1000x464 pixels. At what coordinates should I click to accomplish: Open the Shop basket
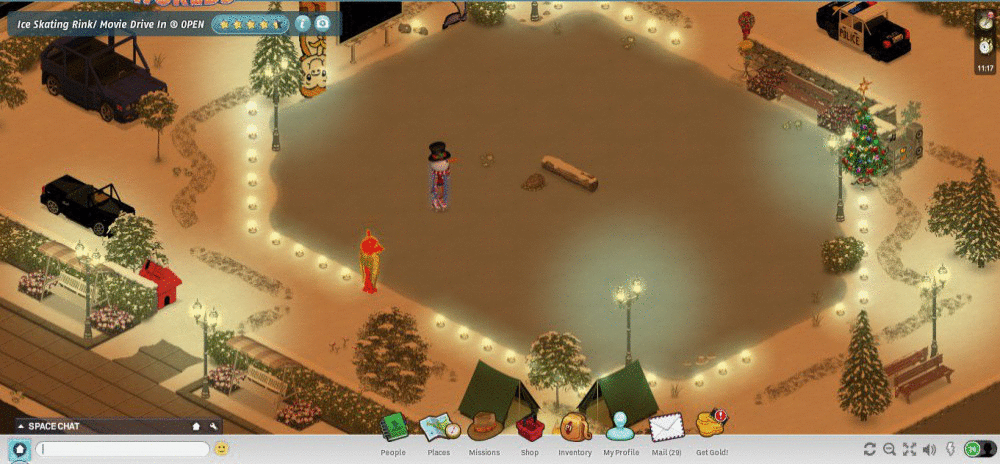(529, 428)
